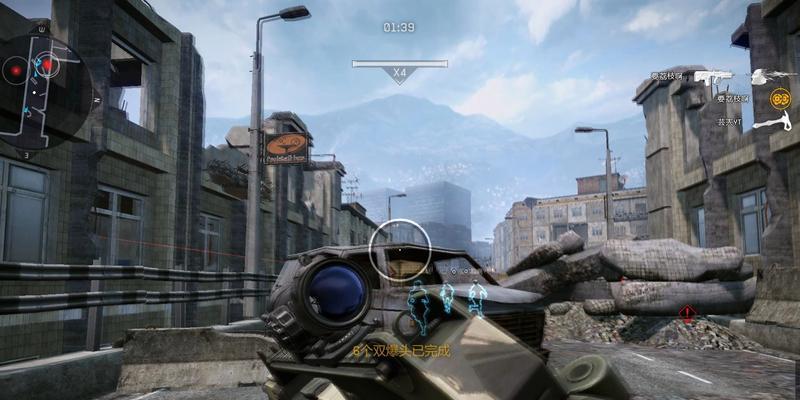Click the hammer icon in the kill feed
The width and height of the screenshot is (800, 400).
tap(773, 121)
